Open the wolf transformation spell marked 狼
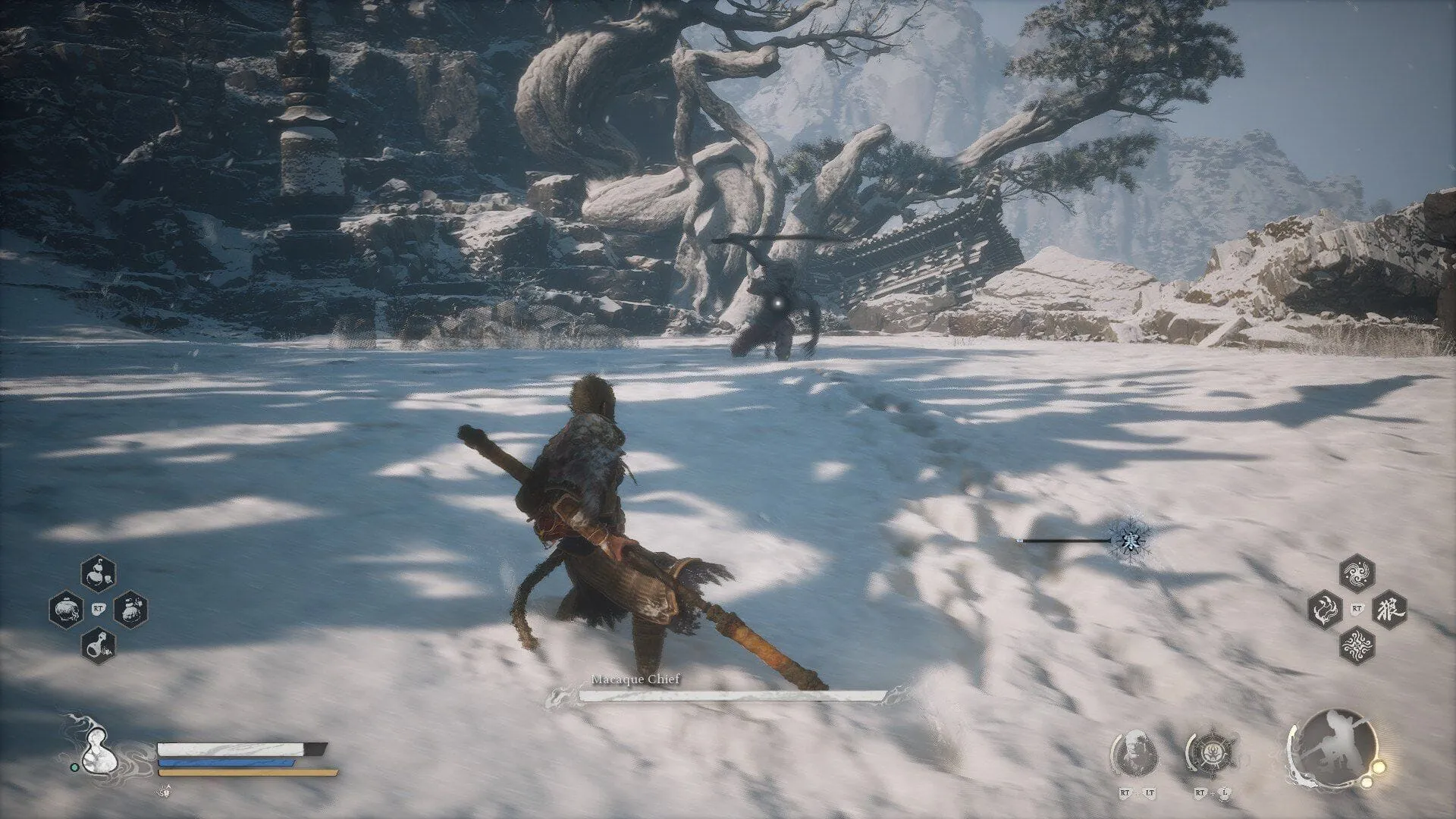Image resolution: width=1456 pixels, height=819 pixels. pyautogui.click(x=1389, y=610)
